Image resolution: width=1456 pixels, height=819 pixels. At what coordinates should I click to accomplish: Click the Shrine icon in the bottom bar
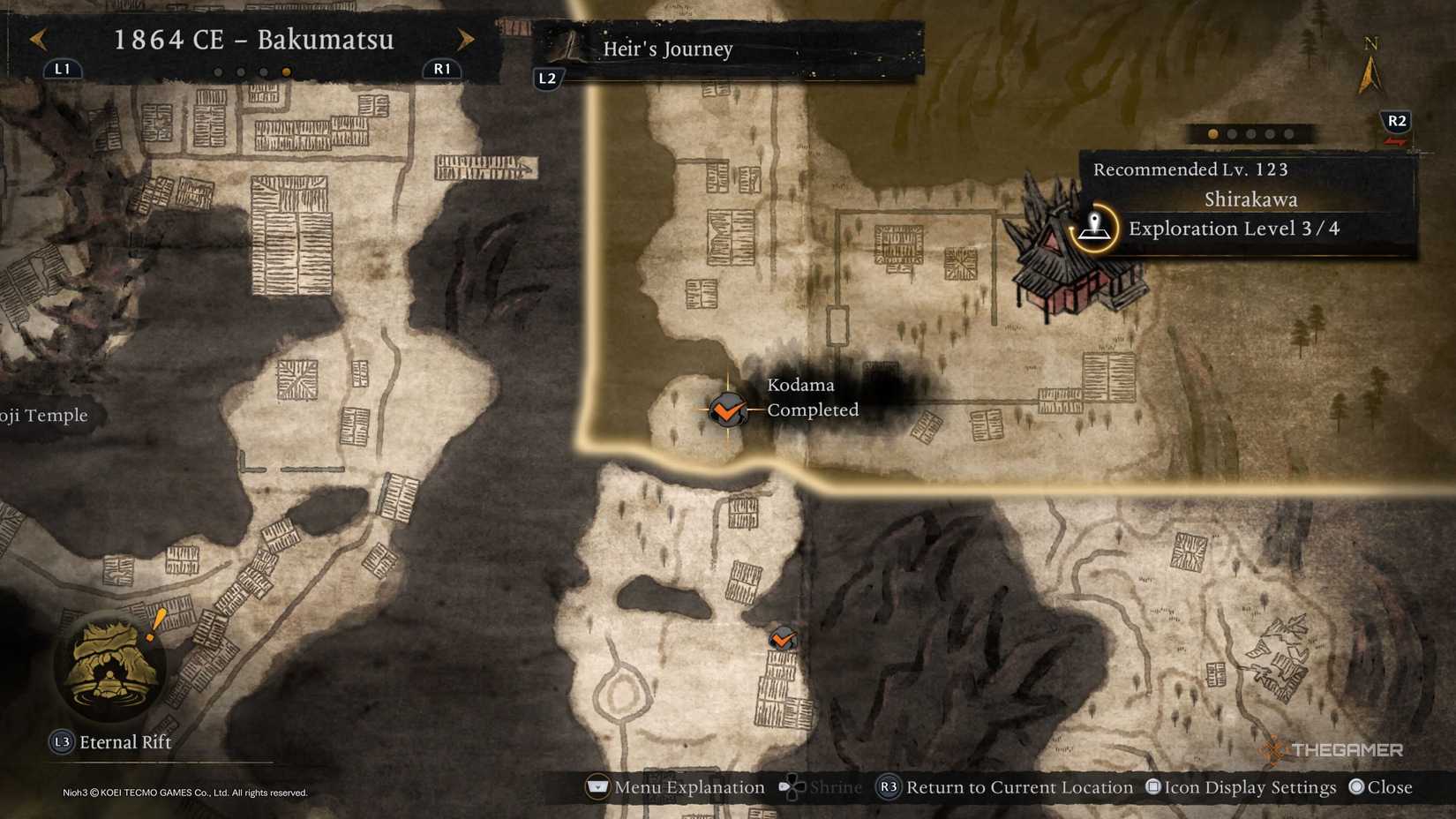[792, 787]
